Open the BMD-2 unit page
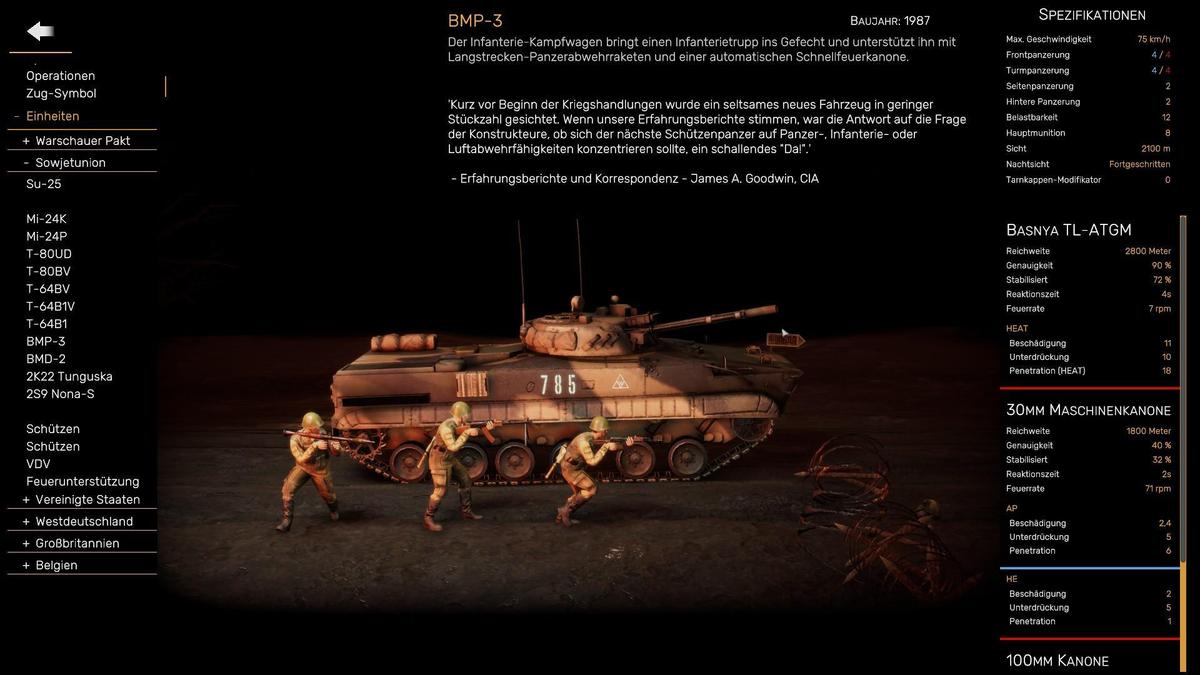The height and width of the screenshot is (675, 1200). tap(46, 359)
